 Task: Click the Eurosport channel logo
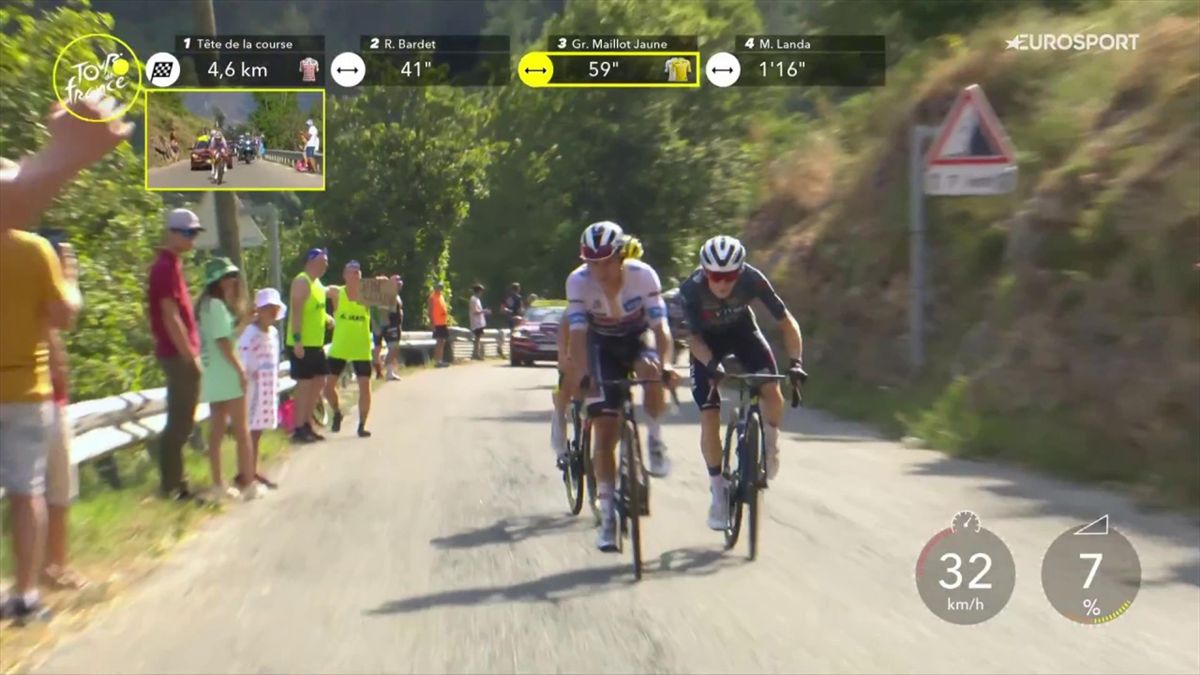[1072, 42]
